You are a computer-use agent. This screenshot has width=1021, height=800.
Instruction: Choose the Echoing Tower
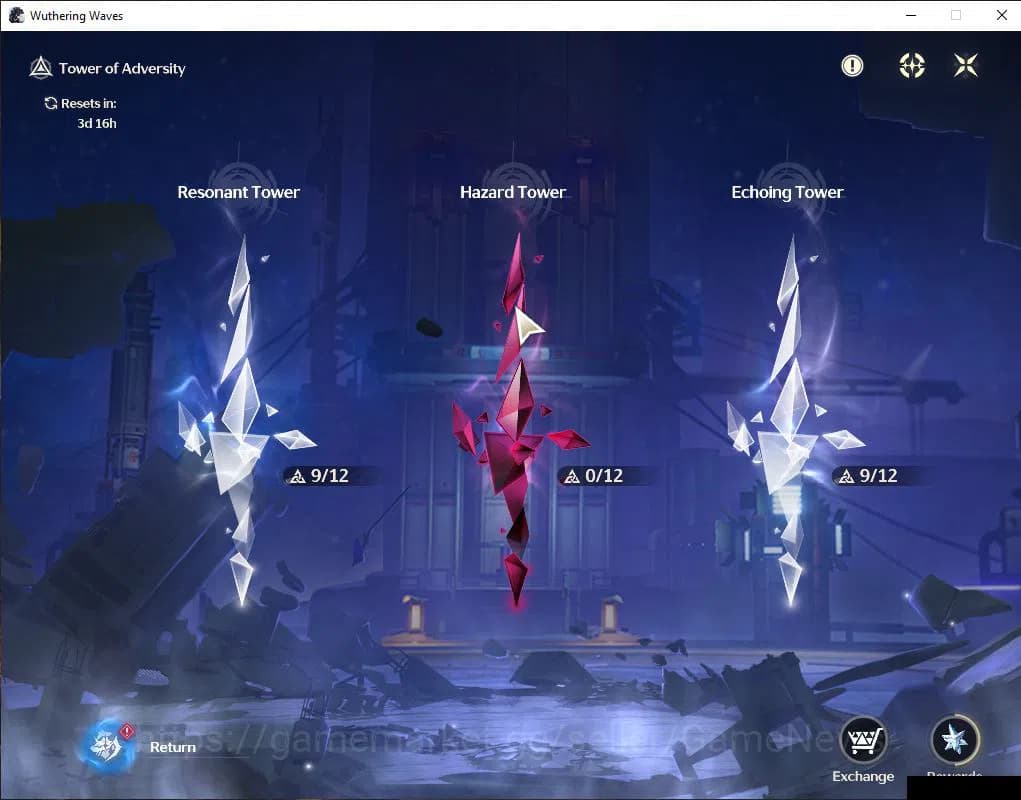click(x=788, y=420)
